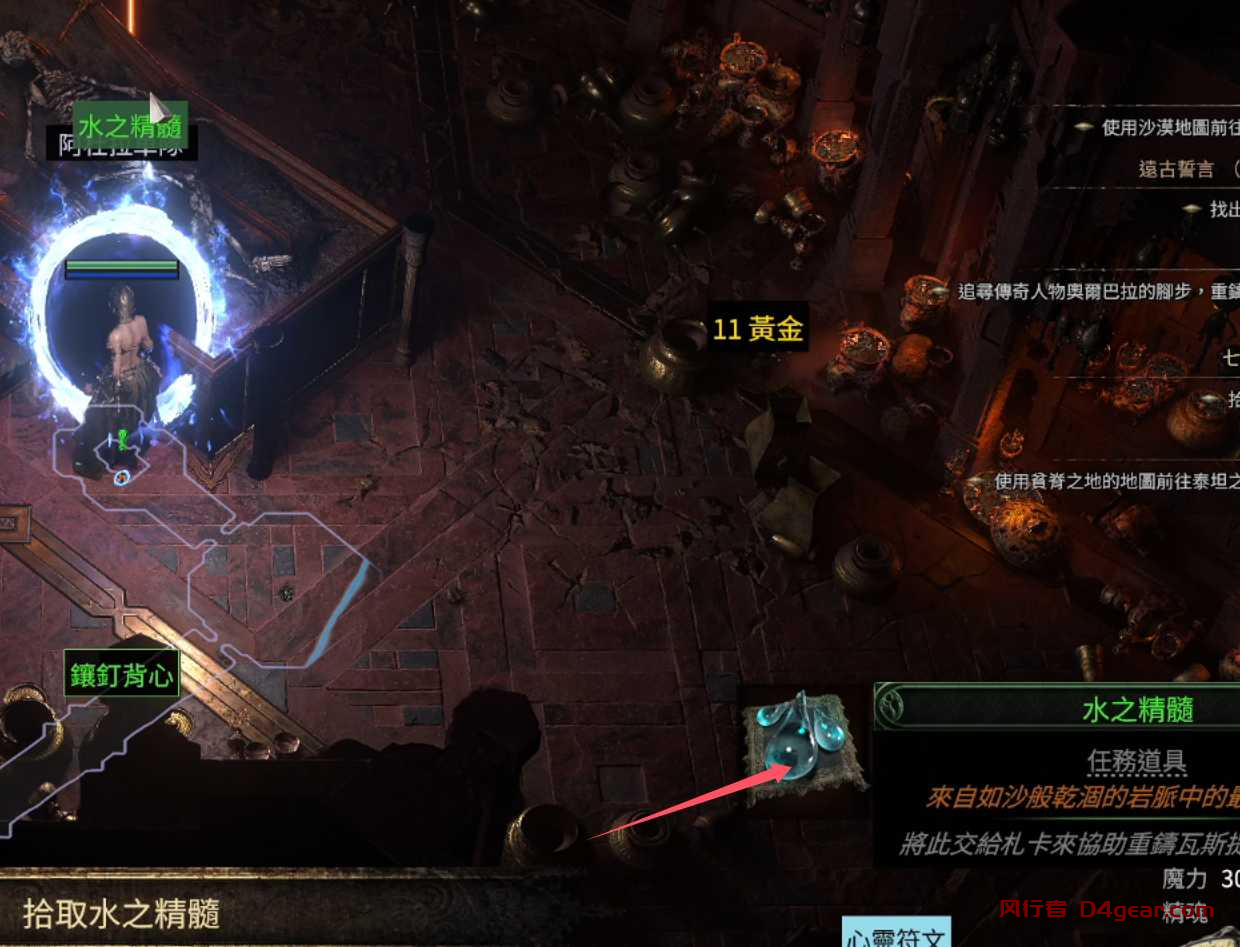
Task: Collect the 11 黃金 gold label
Action: click(758, 329)
